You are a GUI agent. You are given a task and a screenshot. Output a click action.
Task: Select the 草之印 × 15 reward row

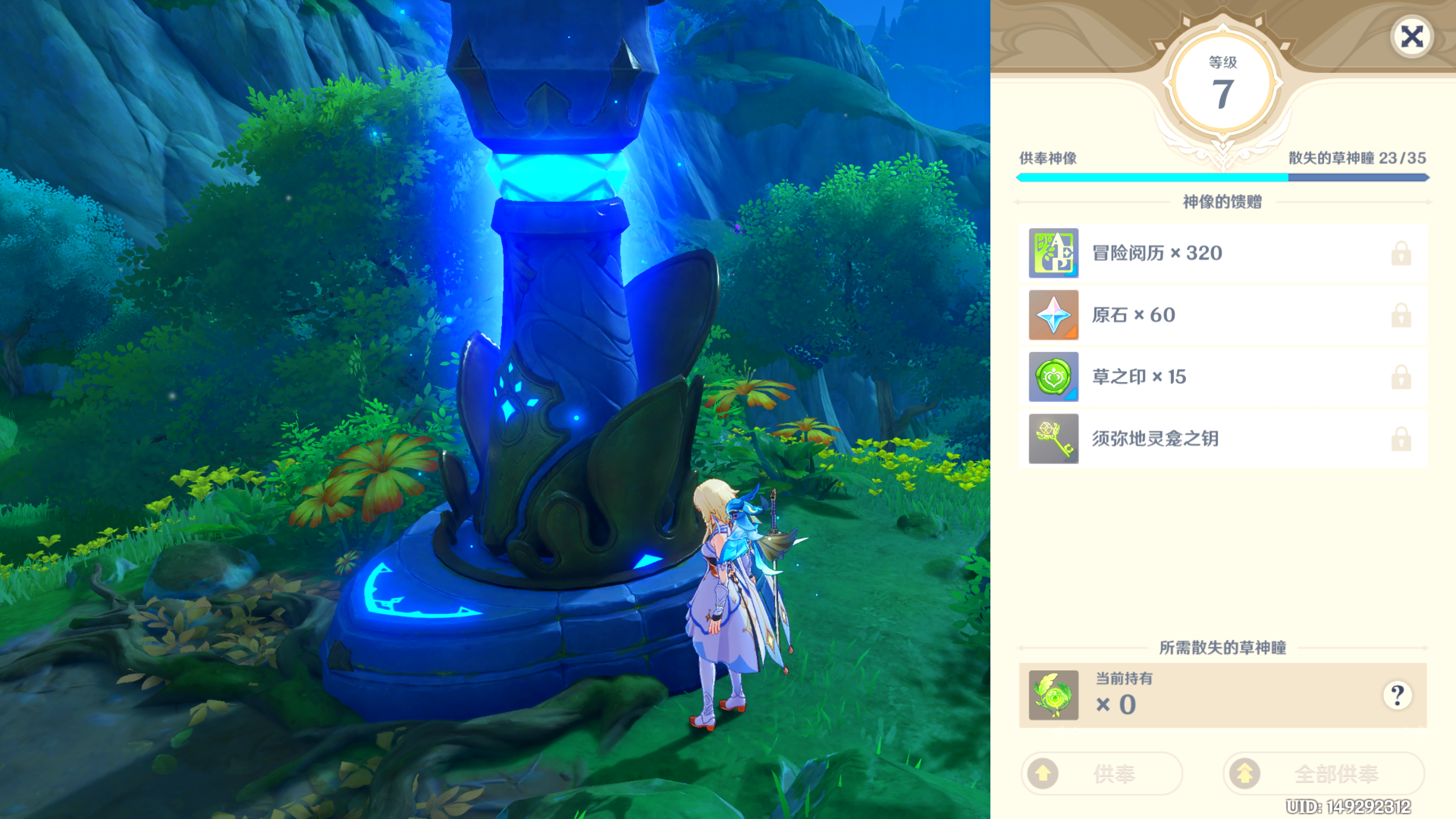point(1222,377)
